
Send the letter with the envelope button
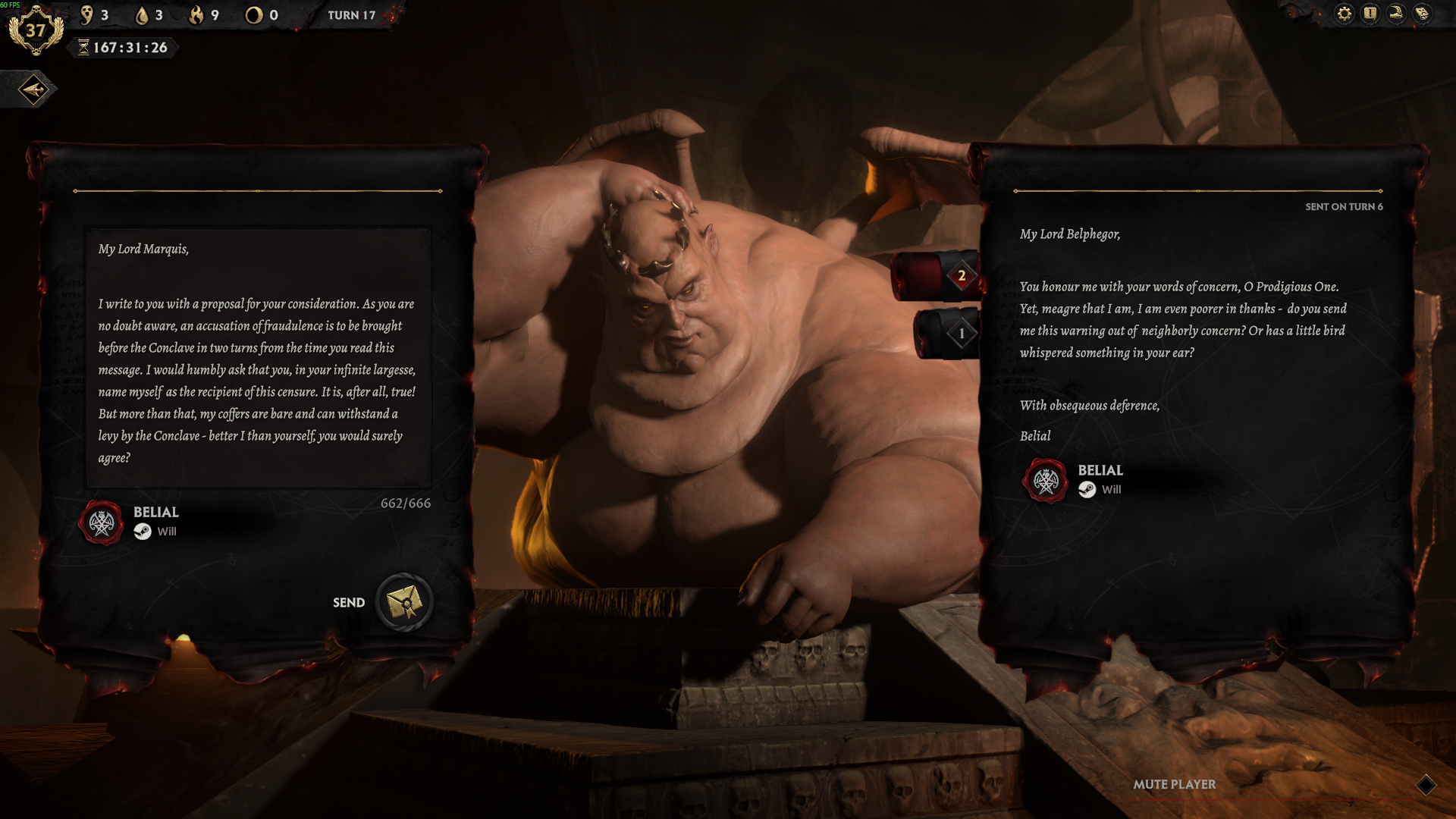pos(404,603)
